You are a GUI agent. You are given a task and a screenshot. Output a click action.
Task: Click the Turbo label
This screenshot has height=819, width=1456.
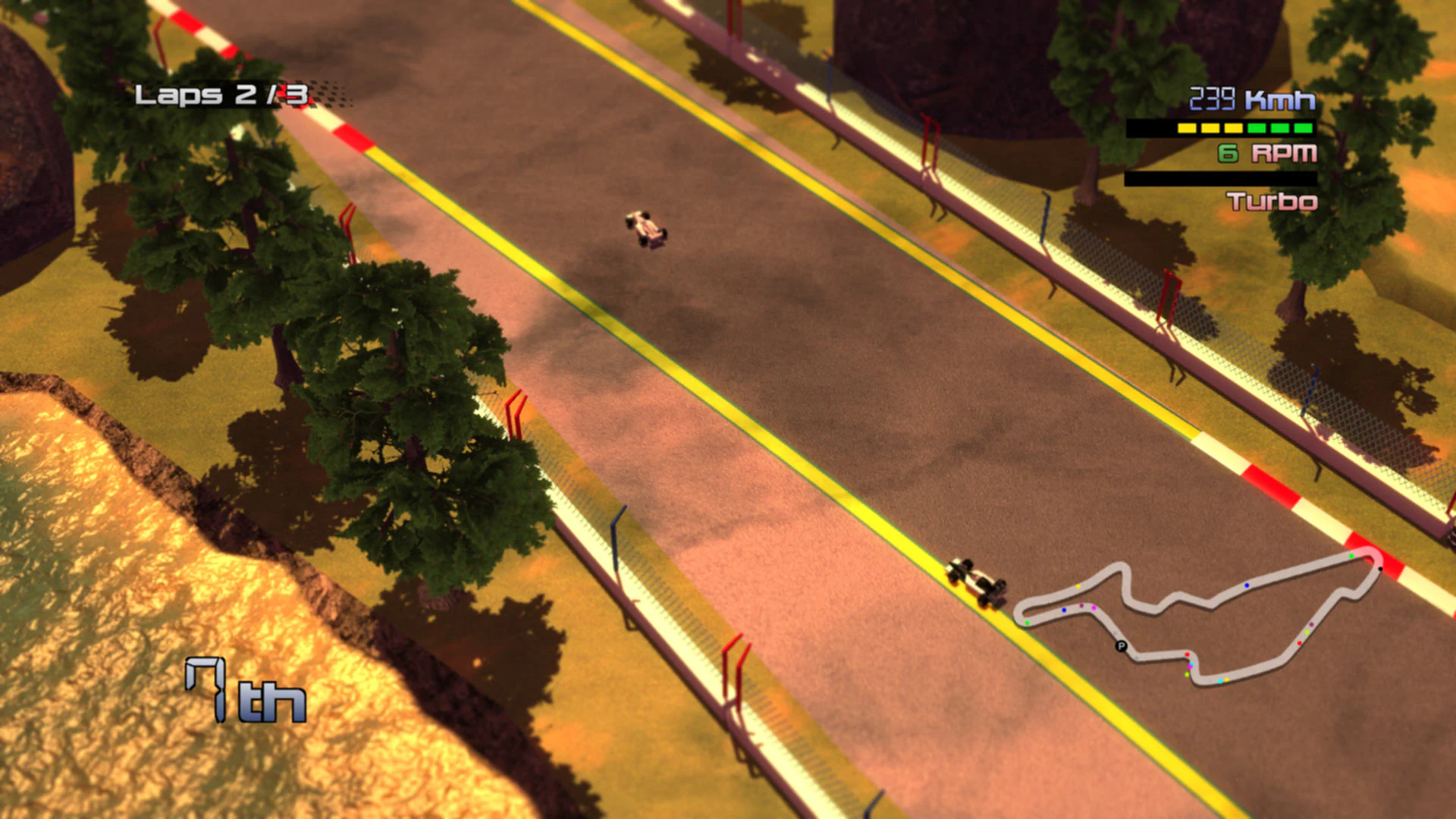pos(1272,201)
